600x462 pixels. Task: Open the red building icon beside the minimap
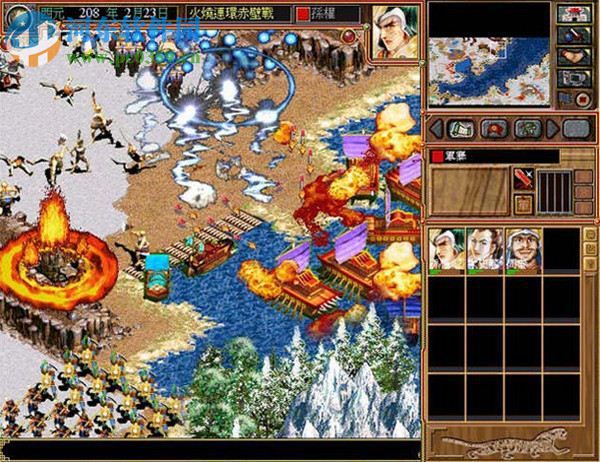(x=573, y=14)
